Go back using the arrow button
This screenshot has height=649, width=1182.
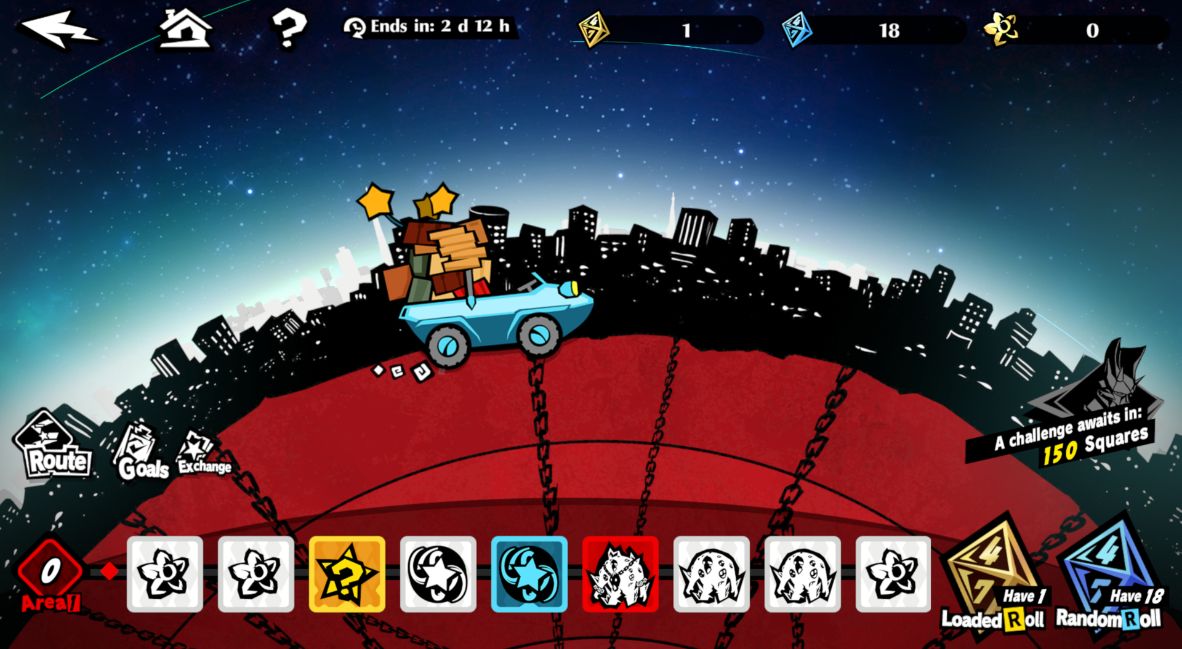click(59, 29)
